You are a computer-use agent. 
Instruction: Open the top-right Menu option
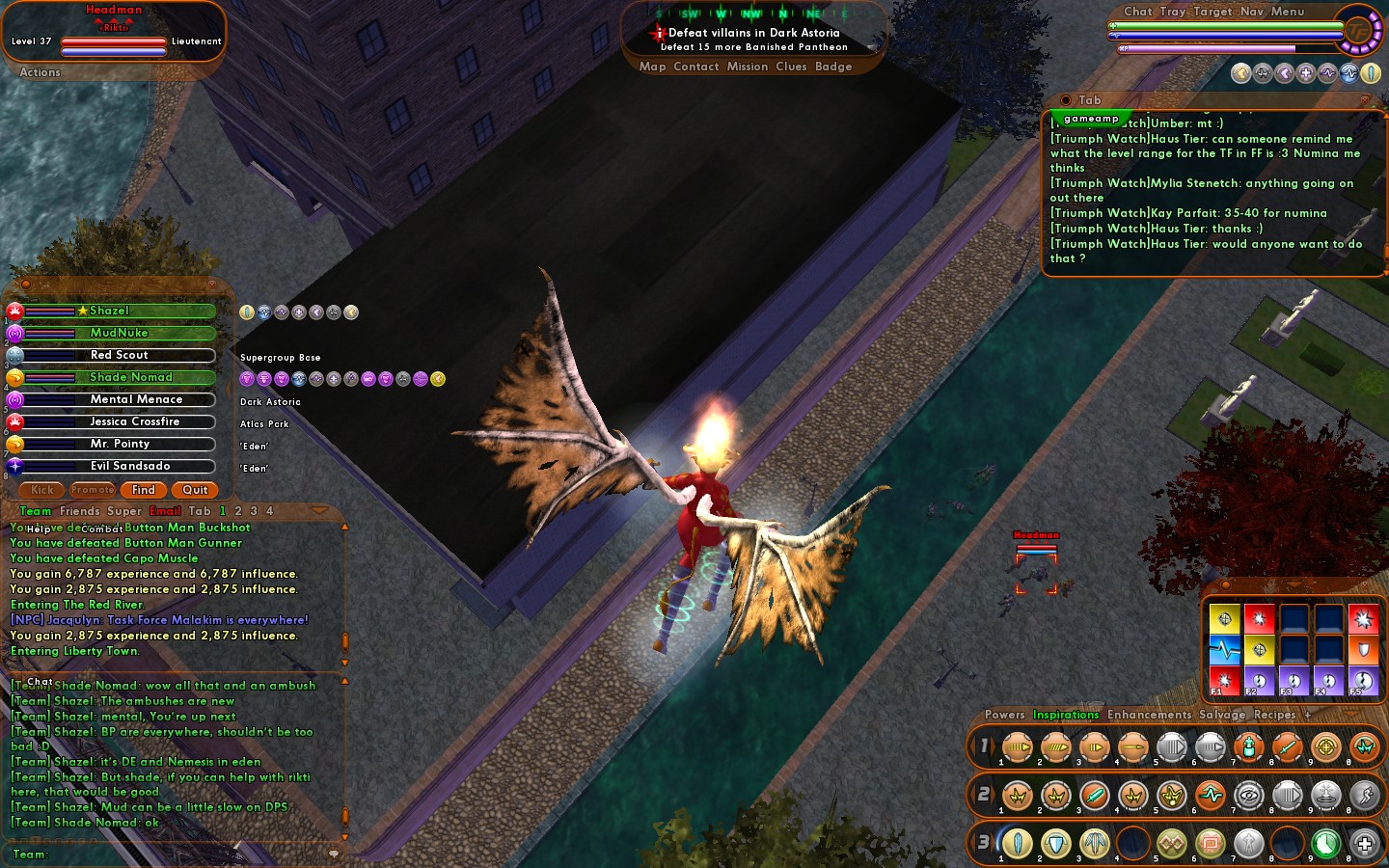pyautogui.click(x=1287, y=12)
